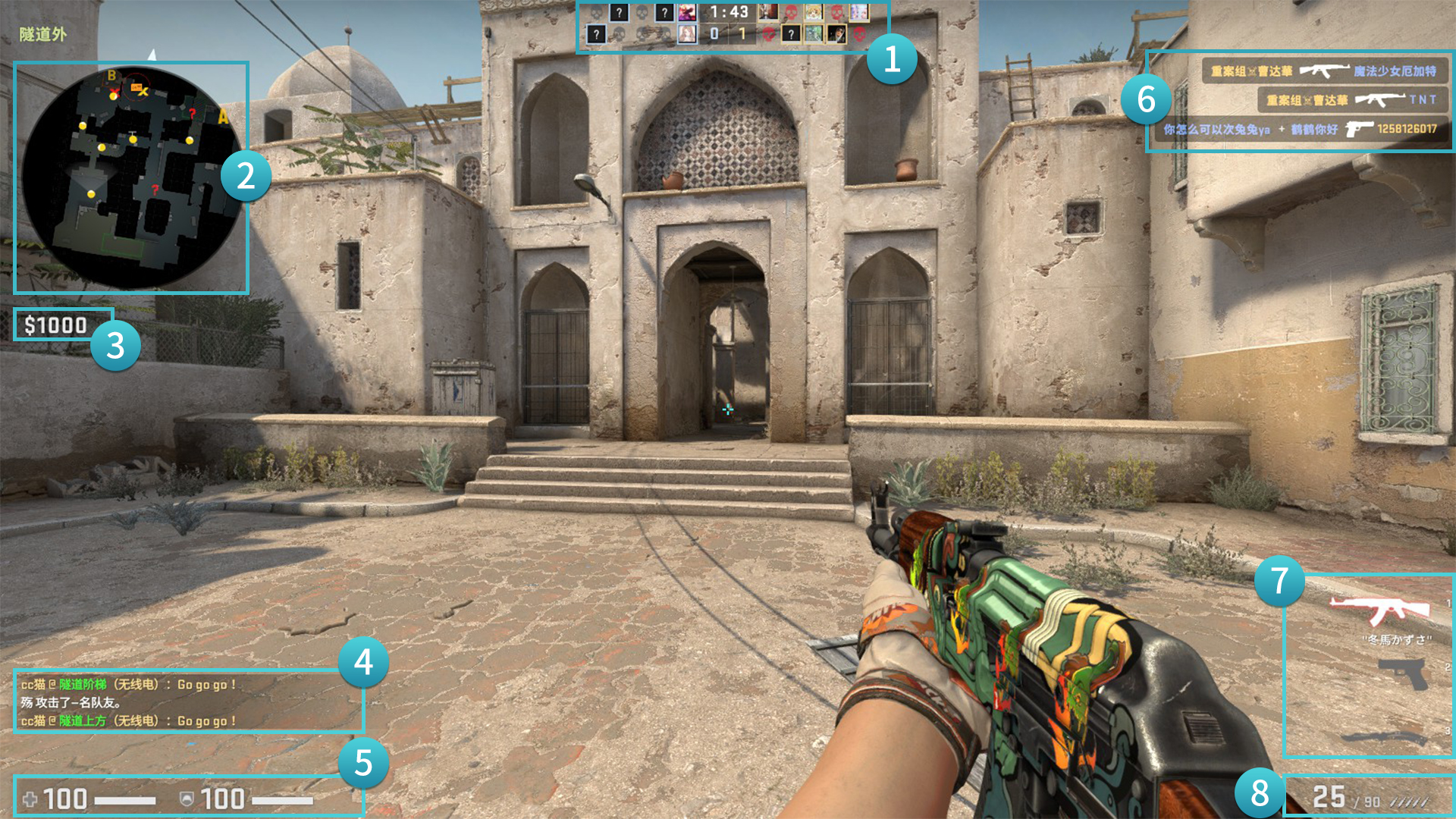Viewport: 1456px width, 819px height.
Task: Click the bombsite B marker on radar
Action: pyautogui.click(x=111, y=76)
